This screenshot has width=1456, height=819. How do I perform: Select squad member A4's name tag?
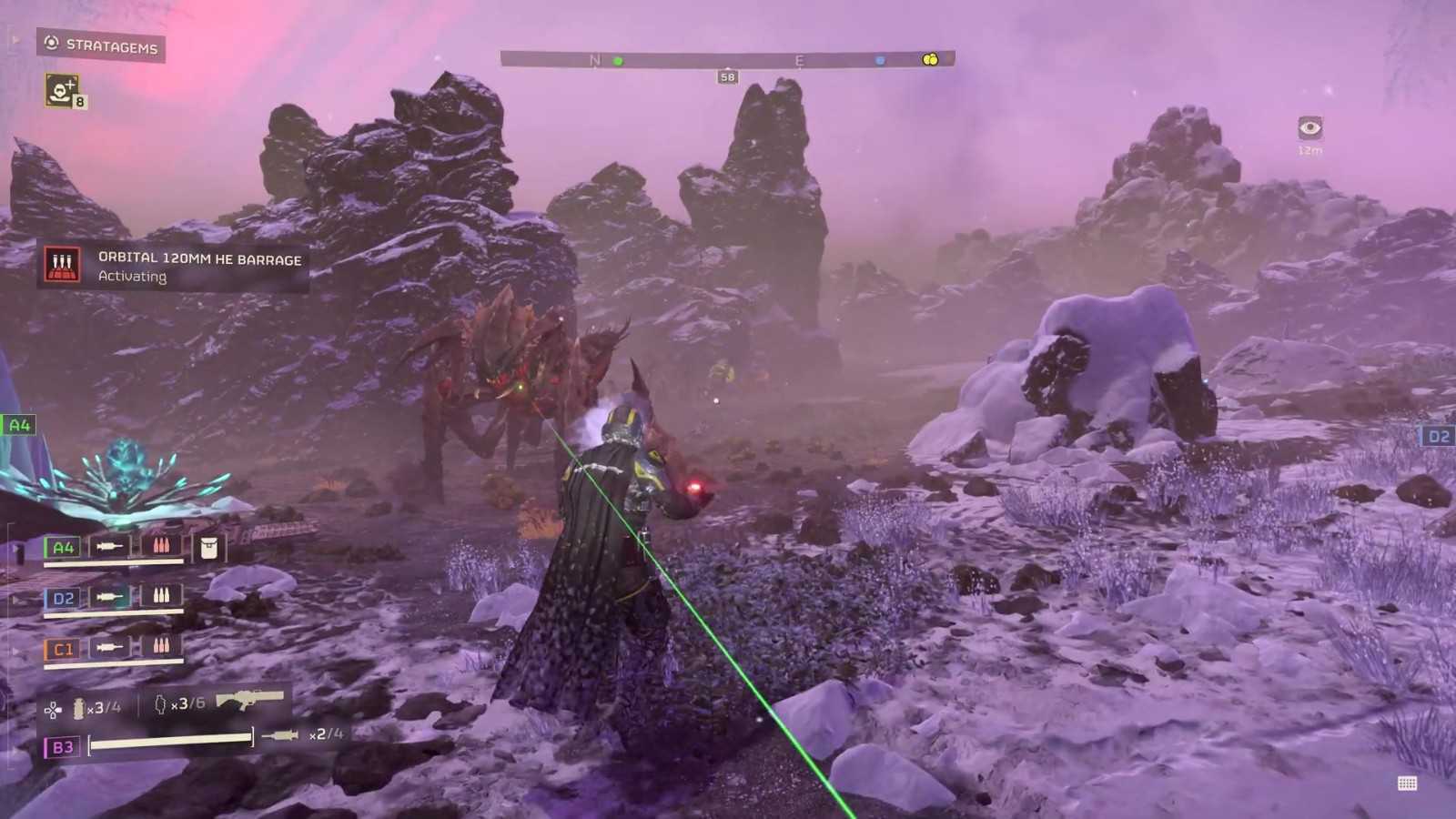[x=63, y=547]
